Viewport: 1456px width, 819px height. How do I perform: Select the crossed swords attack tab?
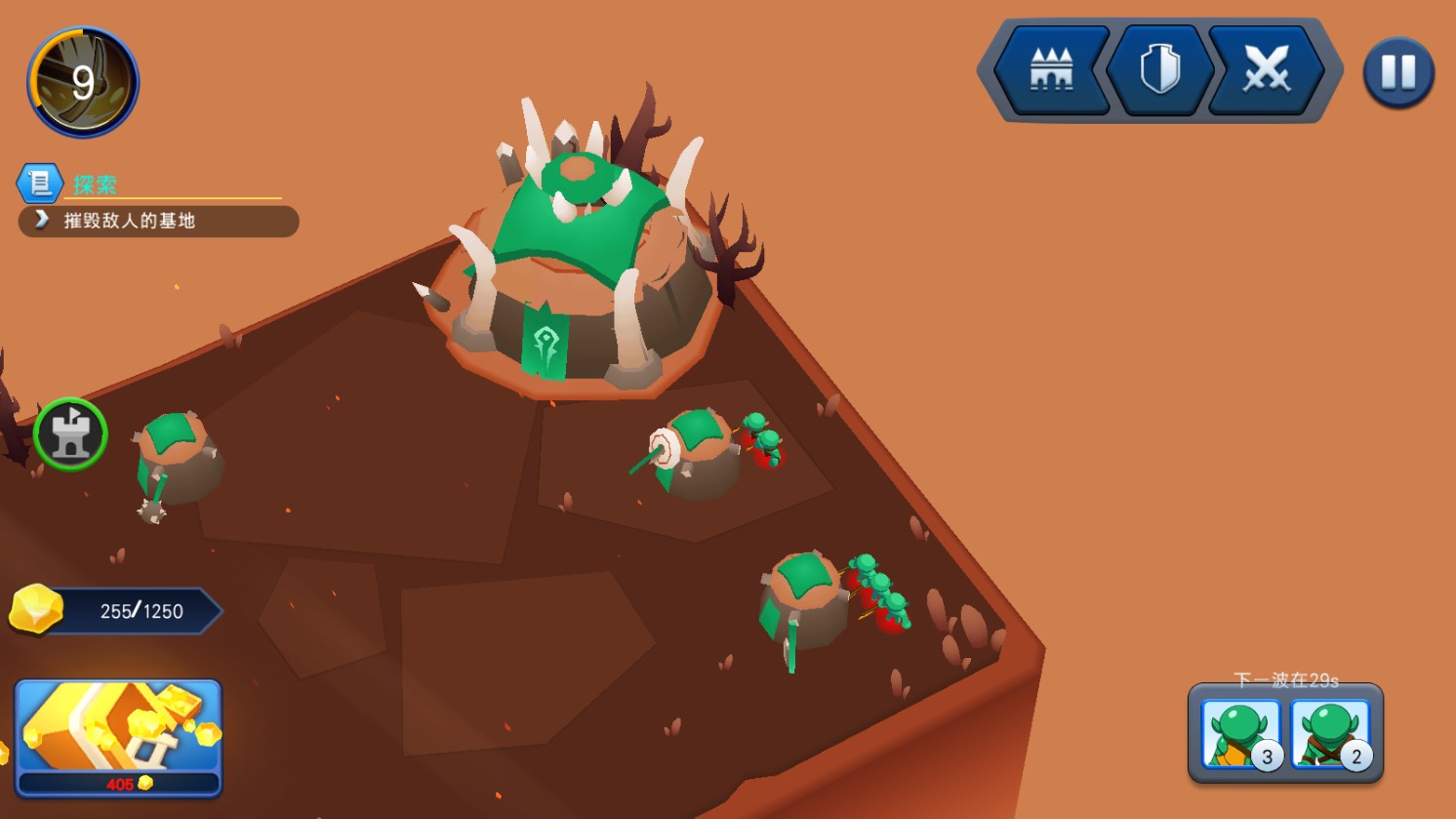pyautogui.click(x=1266, y=70)
